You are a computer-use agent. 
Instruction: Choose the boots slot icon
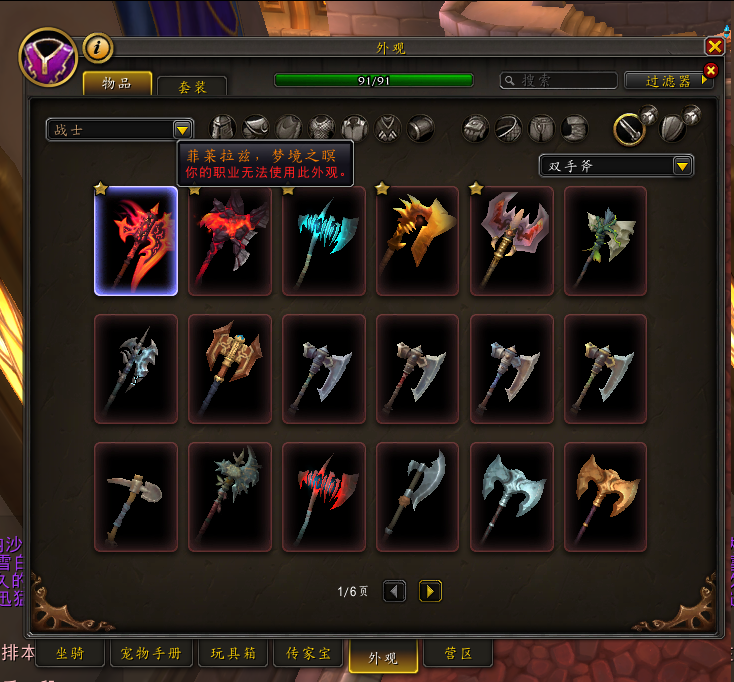(x=574, y=128)
